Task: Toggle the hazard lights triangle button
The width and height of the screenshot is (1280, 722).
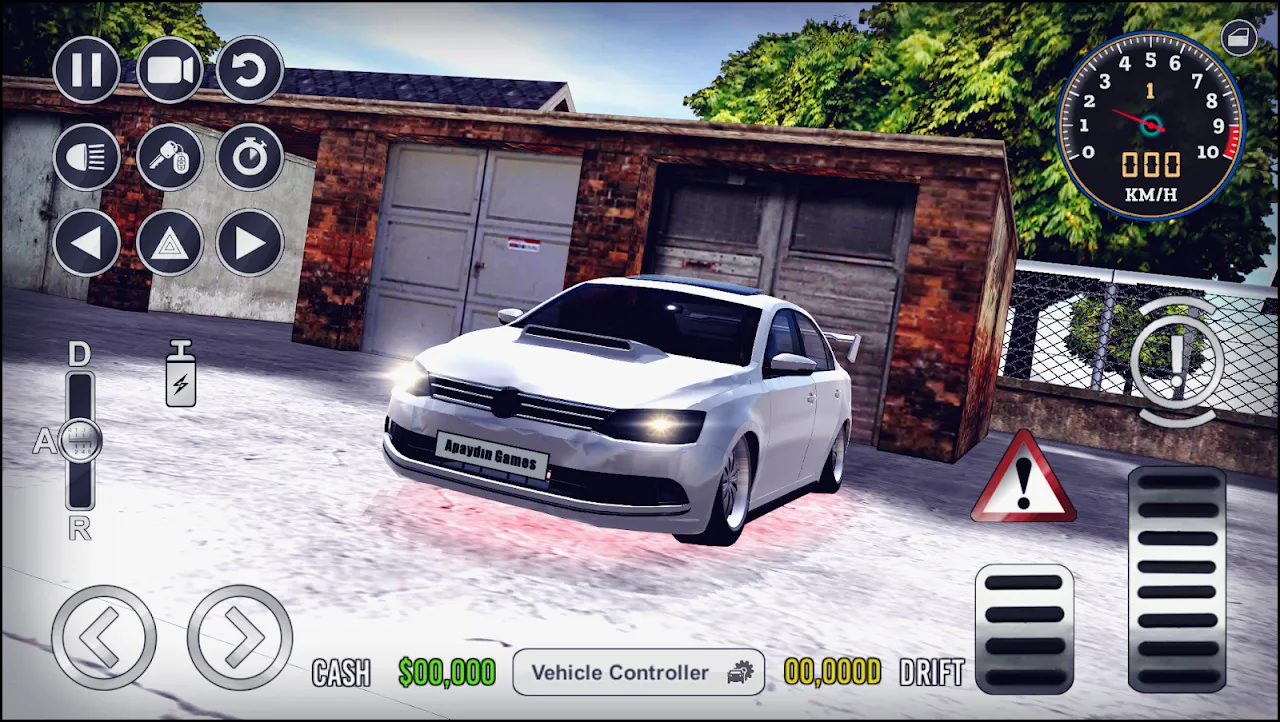Action: coord(170,242)
